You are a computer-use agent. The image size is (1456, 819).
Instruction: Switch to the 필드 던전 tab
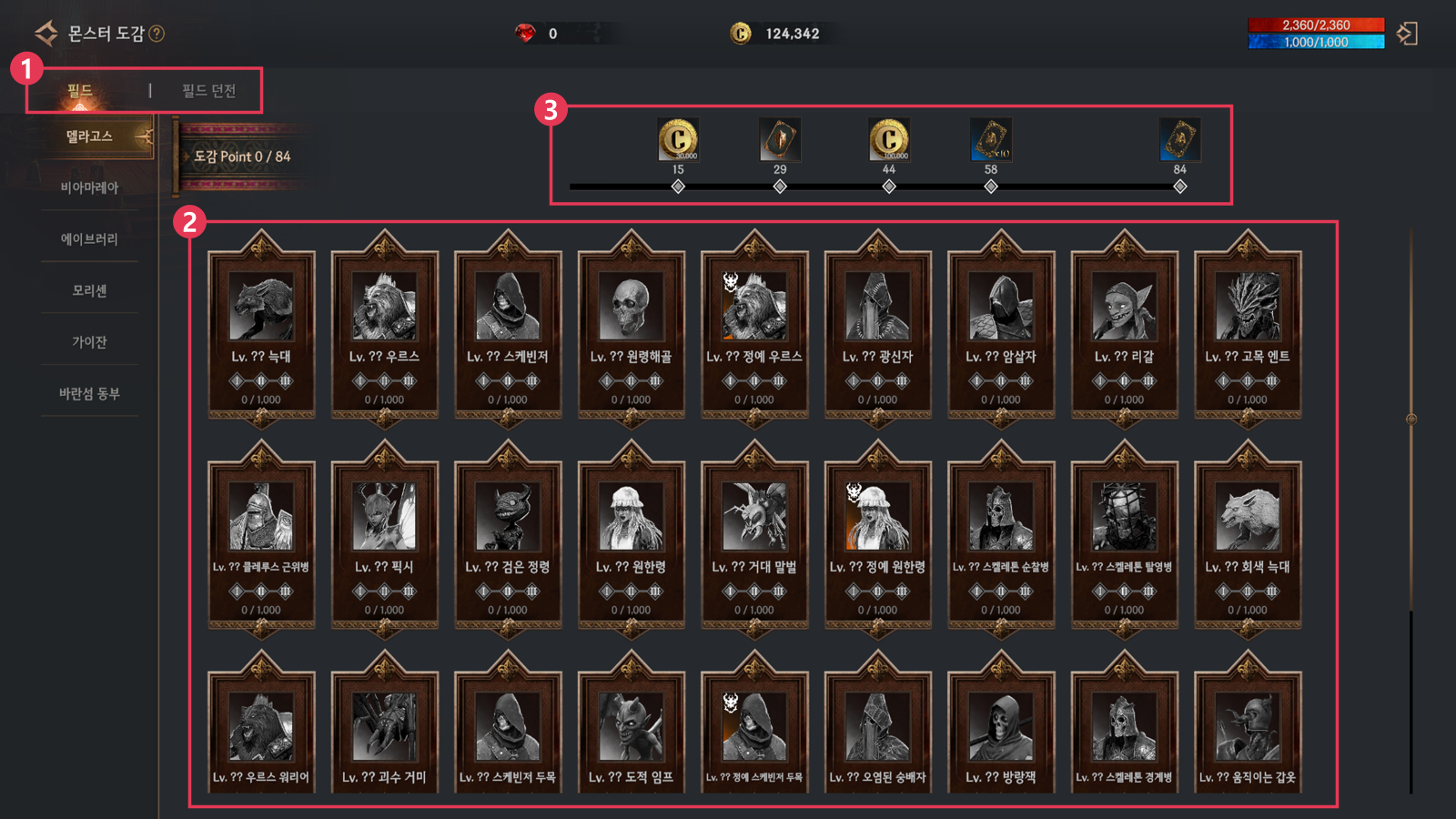pos(208,91)
